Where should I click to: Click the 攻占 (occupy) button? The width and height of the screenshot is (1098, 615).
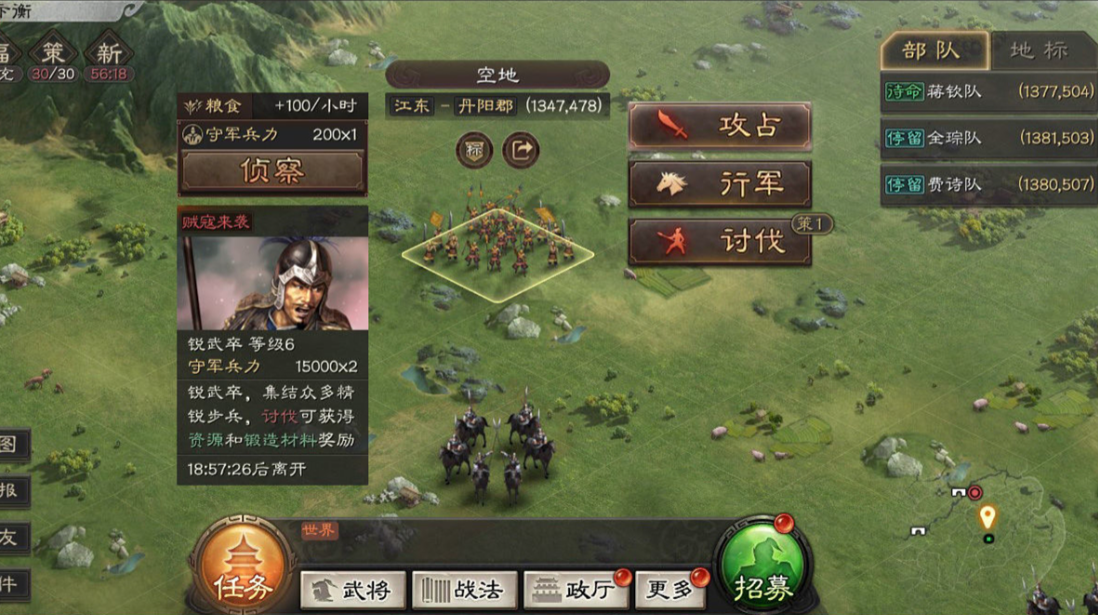(x=719, y=126)
